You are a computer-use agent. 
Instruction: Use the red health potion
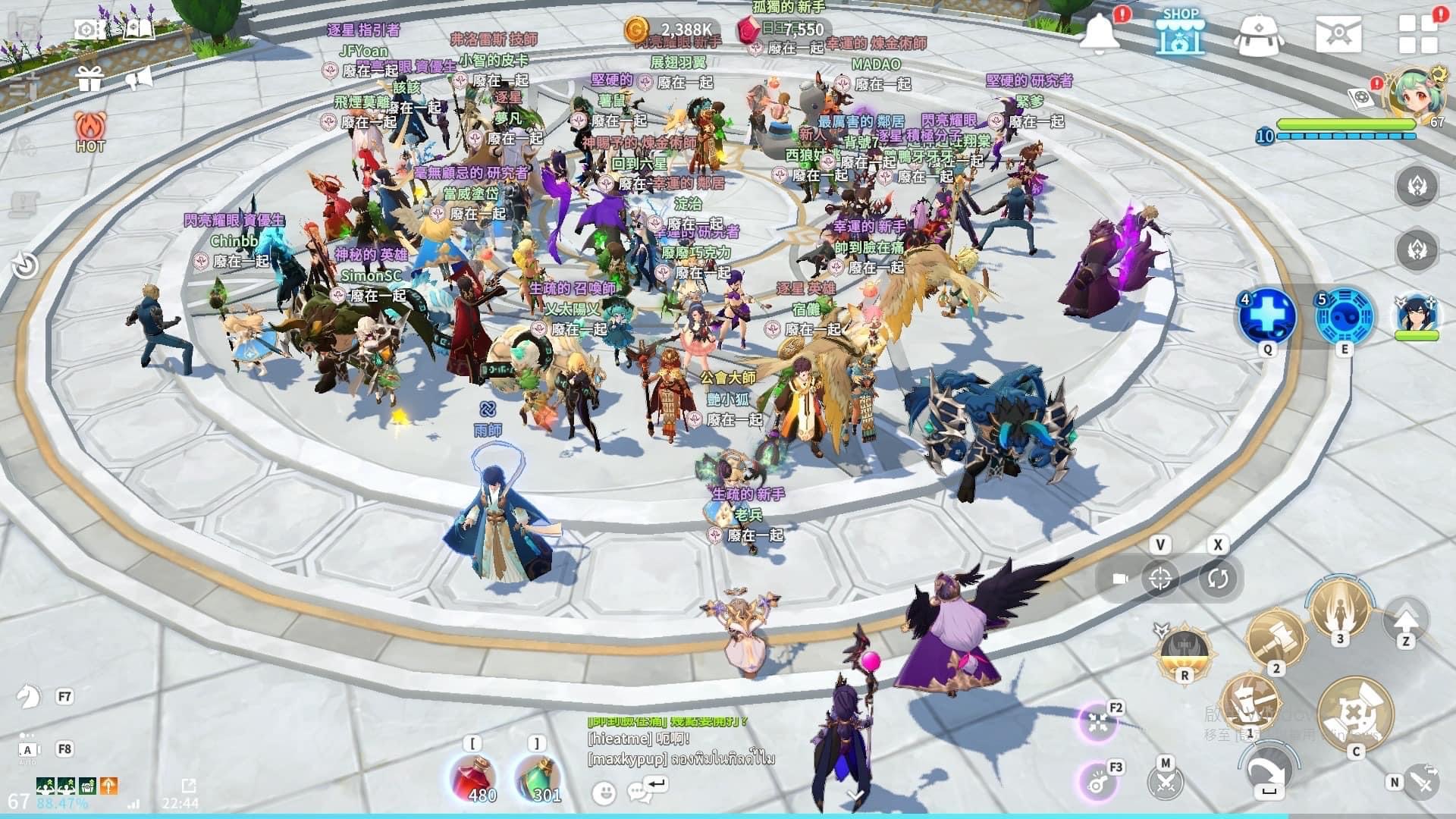pyautogui.click(x=473, y=779)
